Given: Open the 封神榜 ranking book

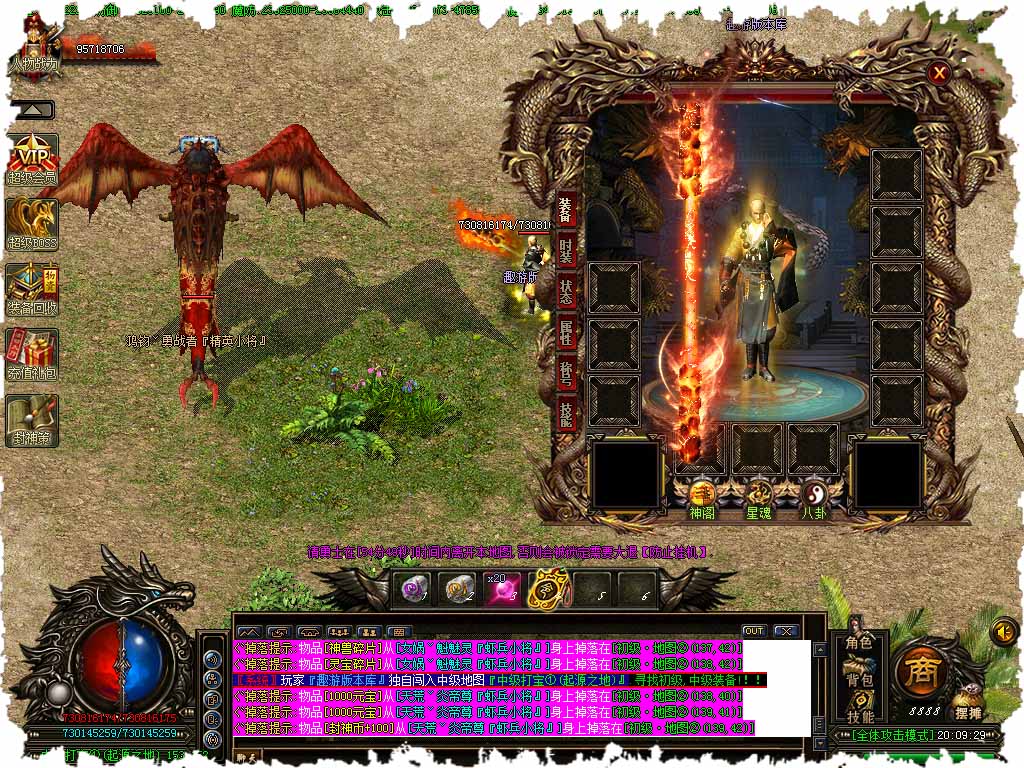Looking at the screenshot, I should tap(33, 420).
